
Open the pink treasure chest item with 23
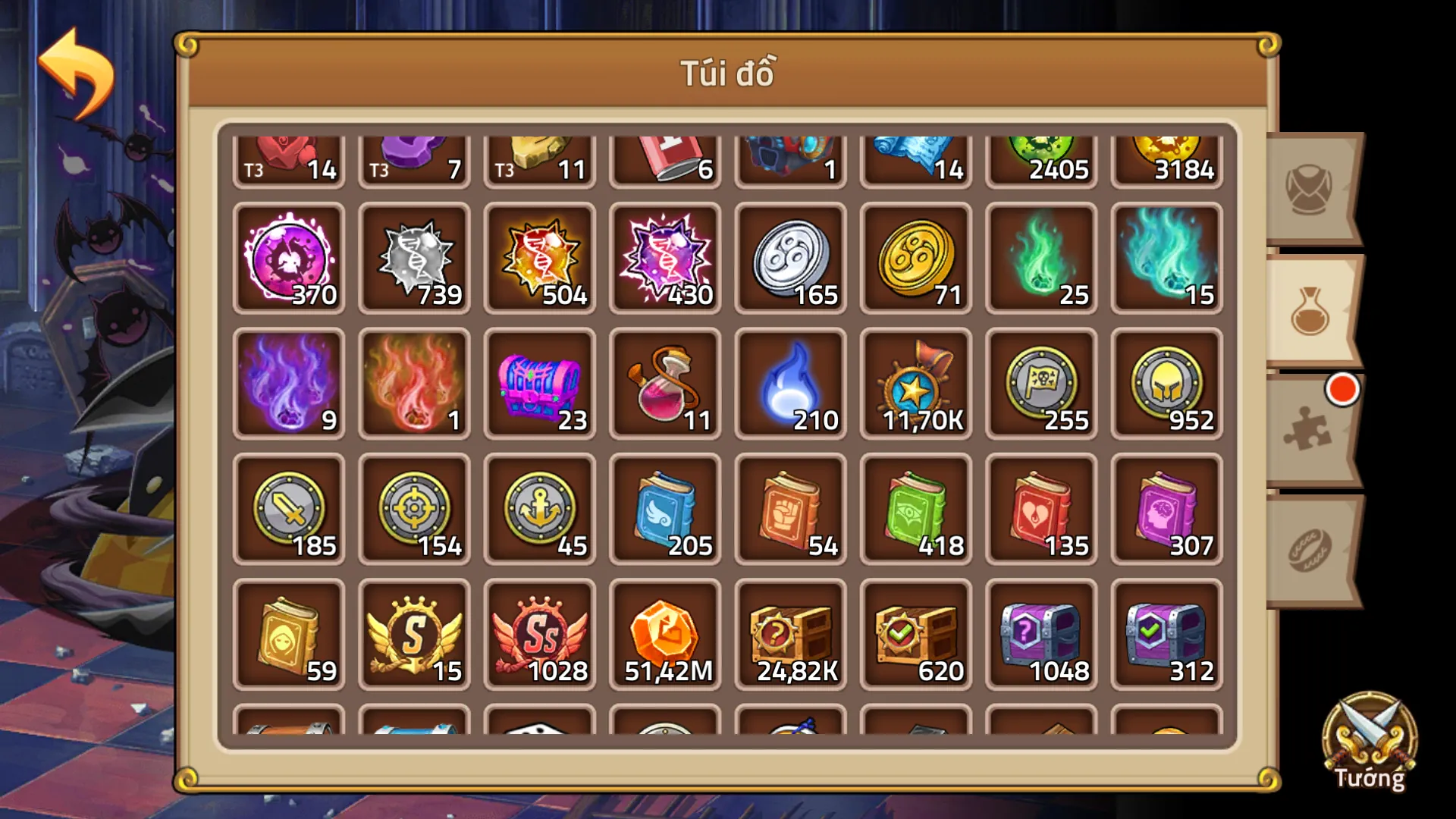tap(539, 385)
